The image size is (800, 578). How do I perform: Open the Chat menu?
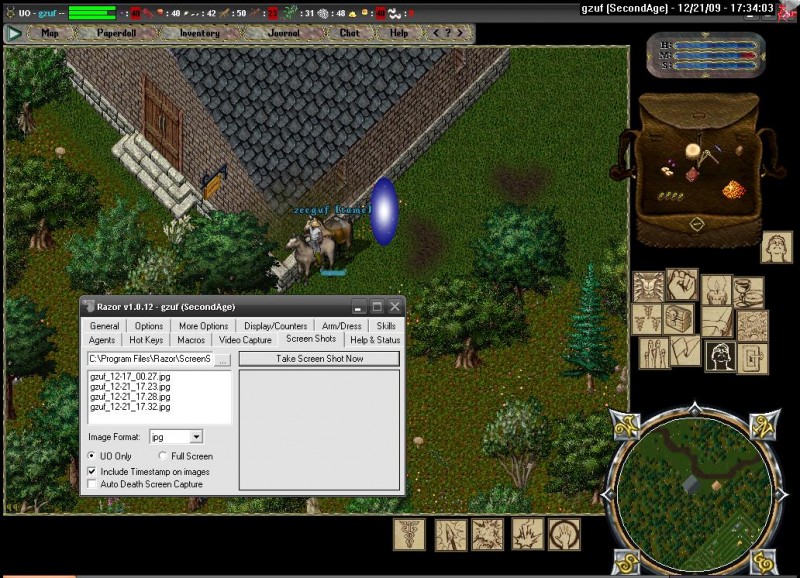(349, 33)
